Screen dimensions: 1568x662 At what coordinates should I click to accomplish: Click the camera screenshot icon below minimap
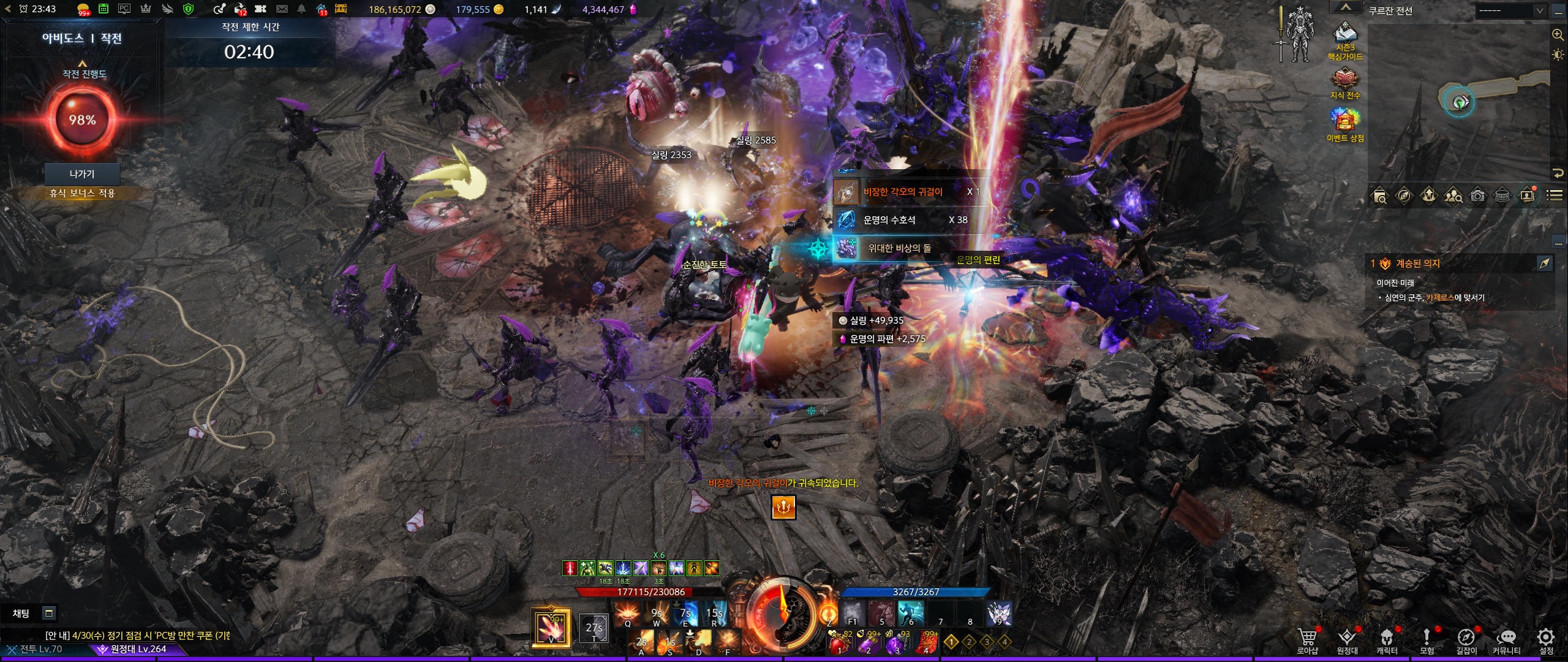click(1477, 196)
